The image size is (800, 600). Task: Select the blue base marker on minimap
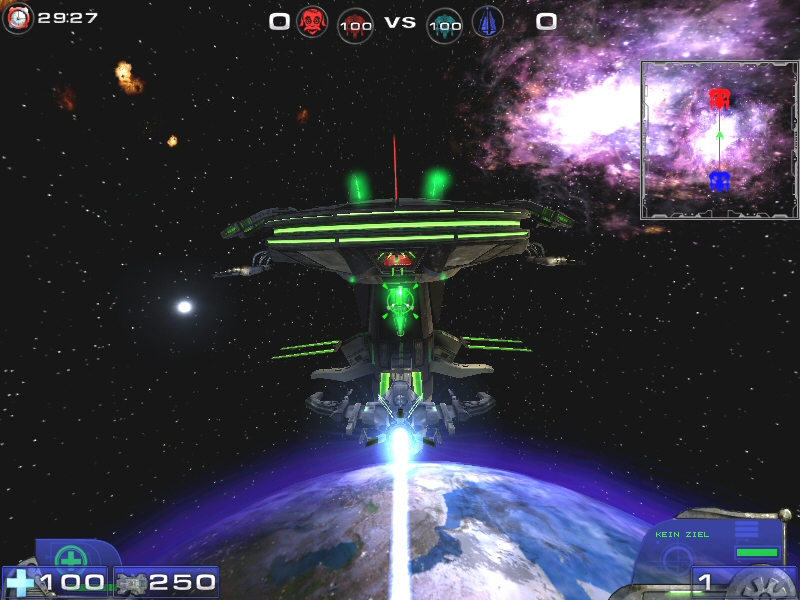[x=719, y=181]
